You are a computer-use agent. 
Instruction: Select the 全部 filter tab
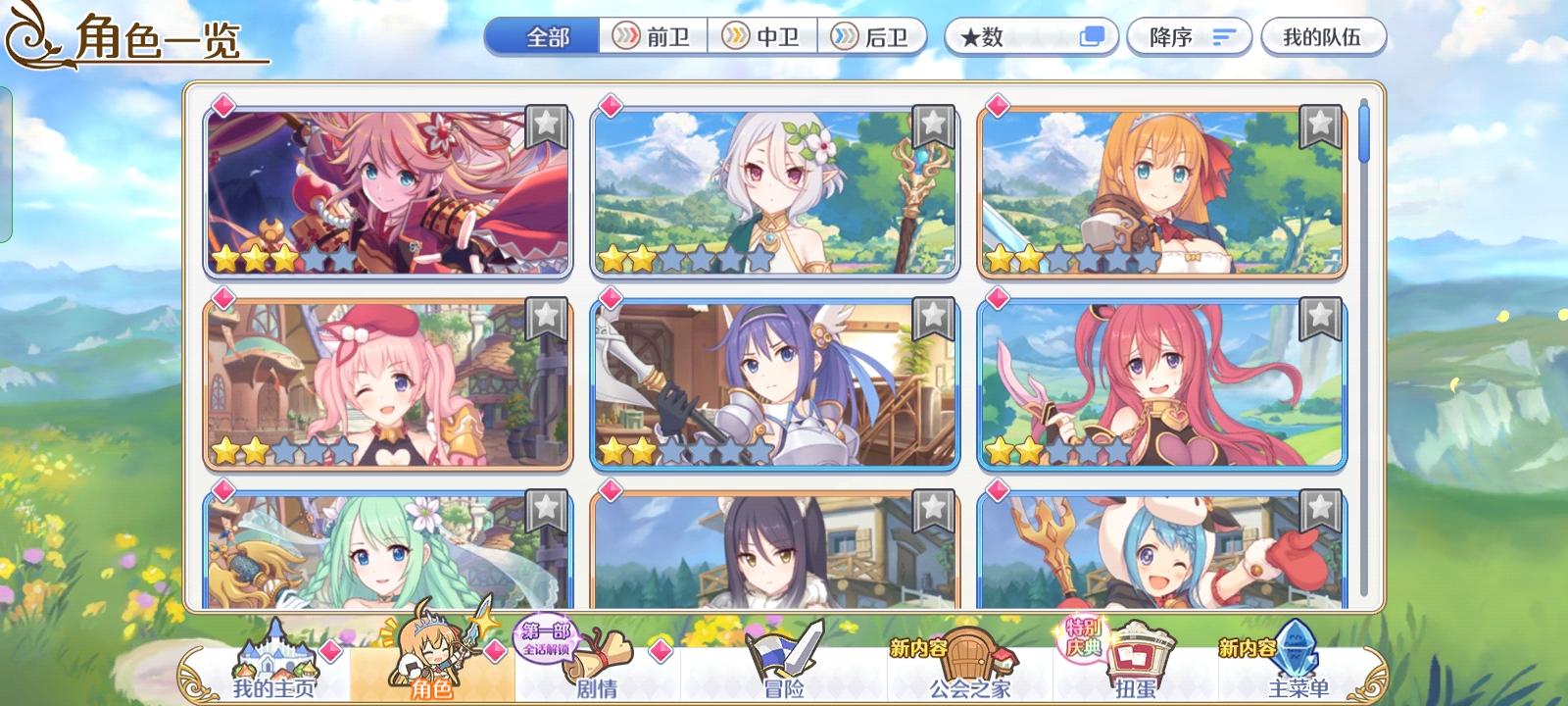[549, 33]
